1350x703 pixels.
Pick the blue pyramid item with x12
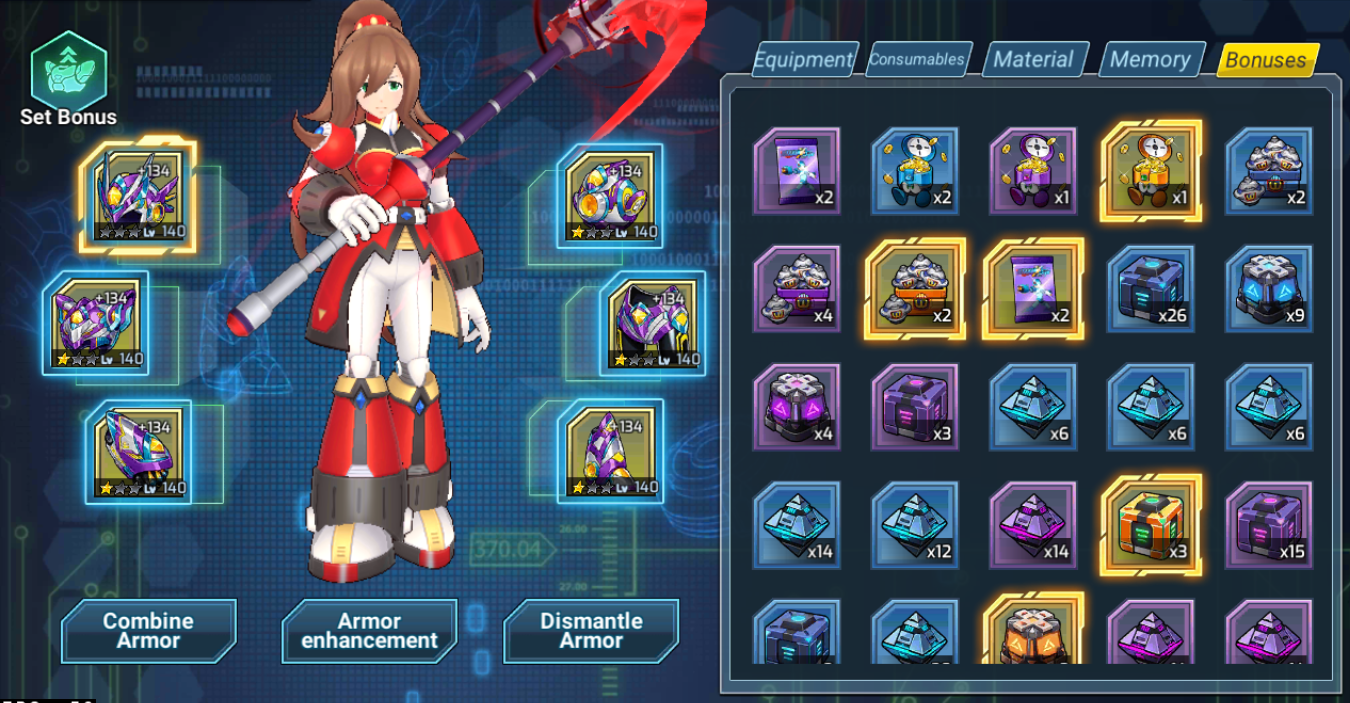point(915,525)
